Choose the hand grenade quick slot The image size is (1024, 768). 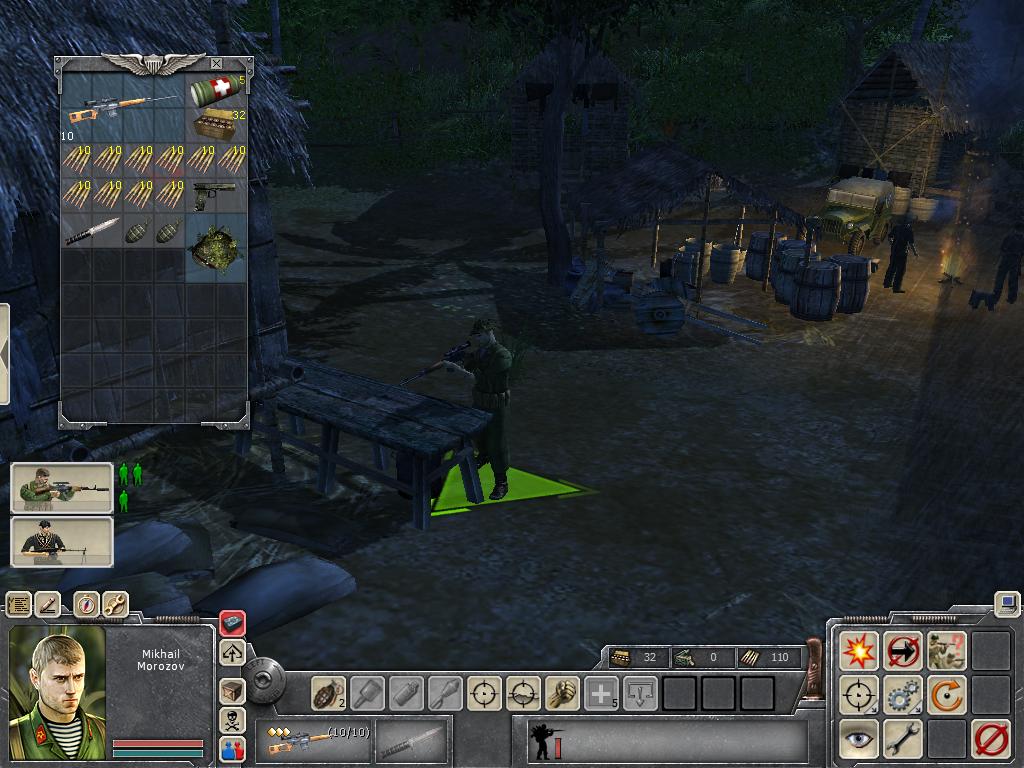[x=327, y=692]
